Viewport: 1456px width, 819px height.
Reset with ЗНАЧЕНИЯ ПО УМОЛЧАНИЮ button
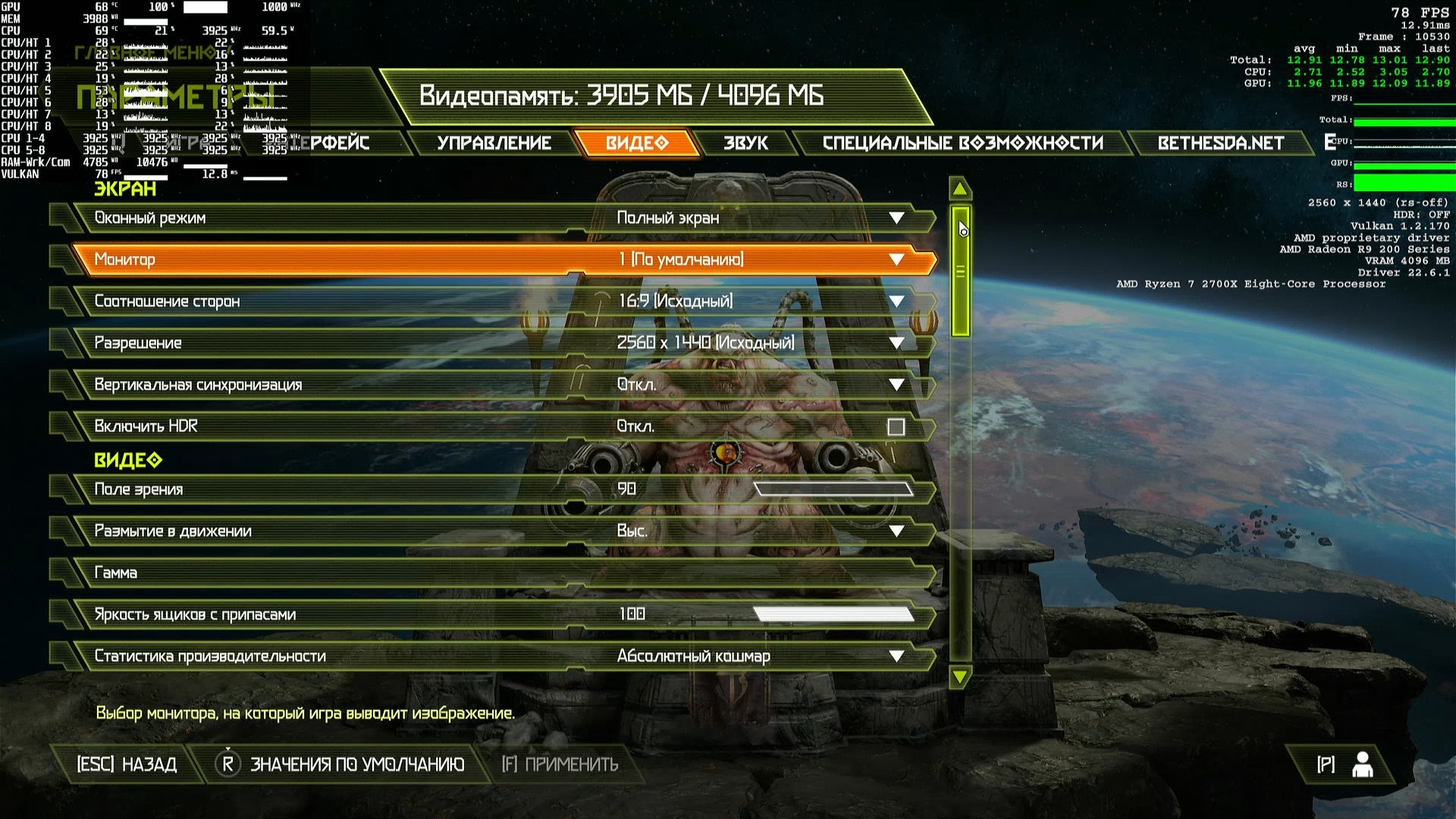(x=341, y=764)
